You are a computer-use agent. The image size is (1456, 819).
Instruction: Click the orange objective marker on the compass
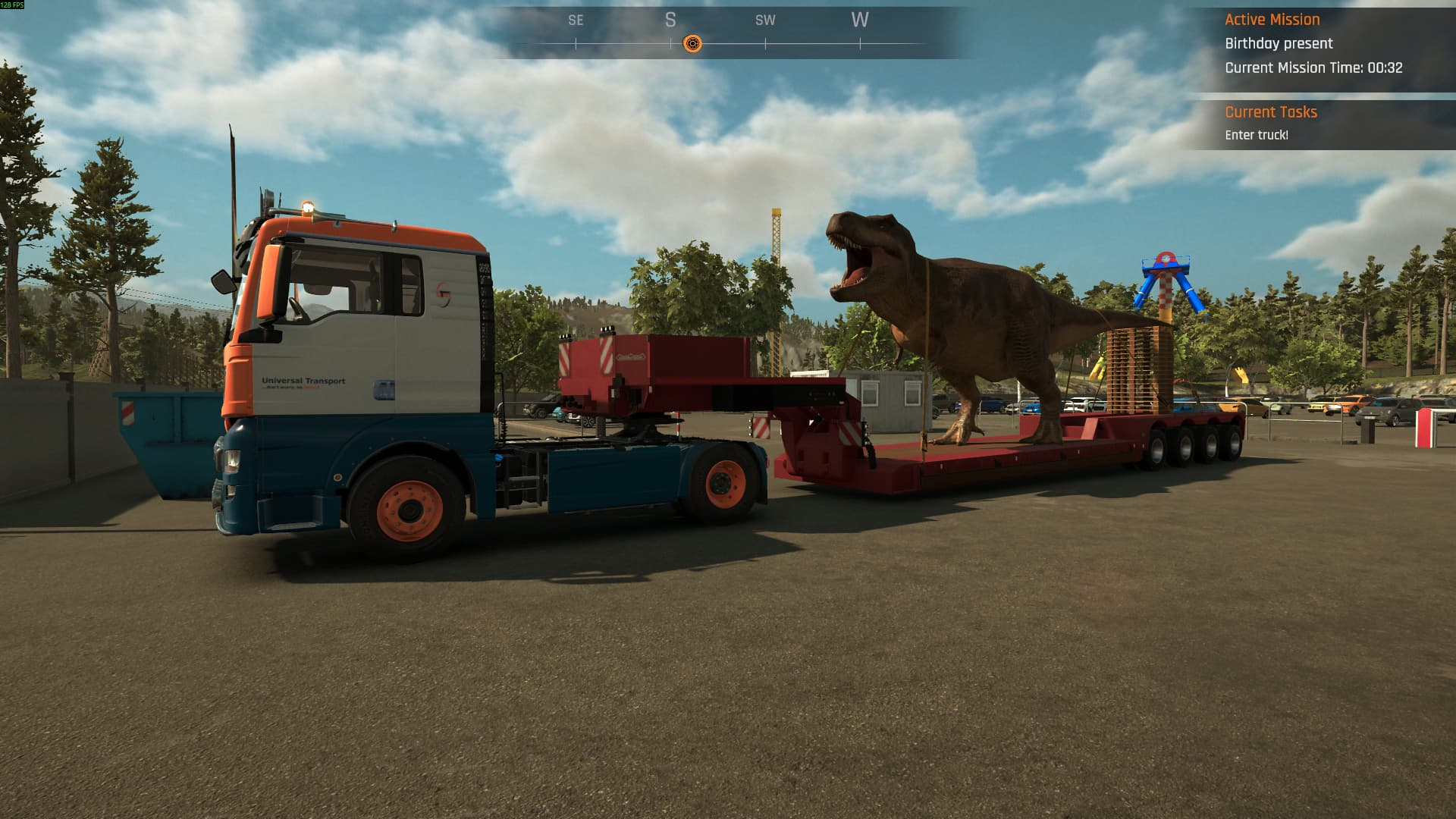692,44
